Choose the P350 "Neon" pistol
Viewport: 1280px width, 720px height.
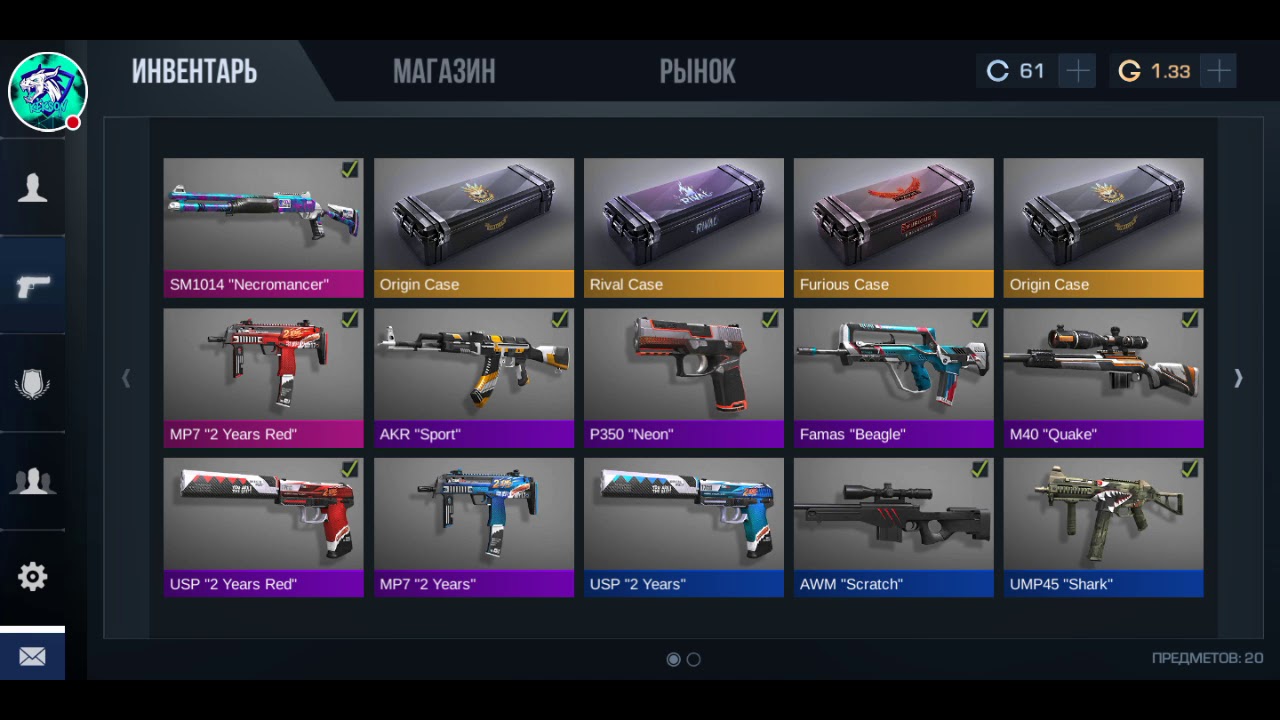pyautogui.click(x=683, y=377)
